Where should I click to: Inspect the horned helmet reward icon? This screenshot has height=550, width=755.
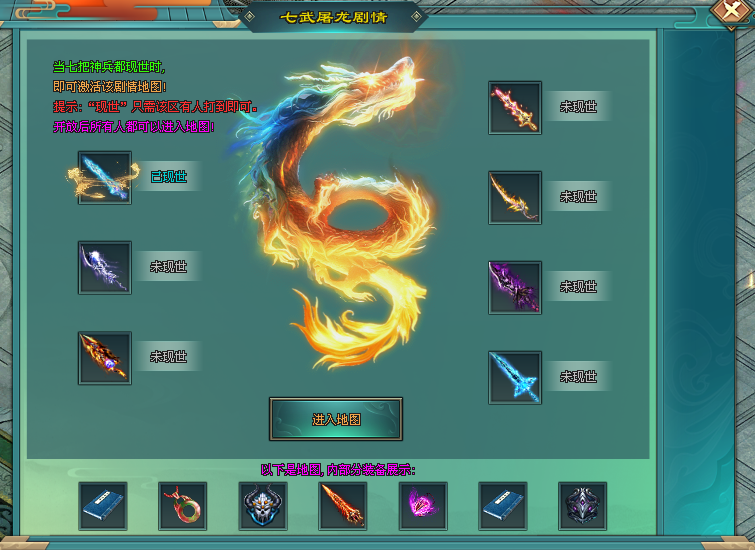(x=263, y=505)
